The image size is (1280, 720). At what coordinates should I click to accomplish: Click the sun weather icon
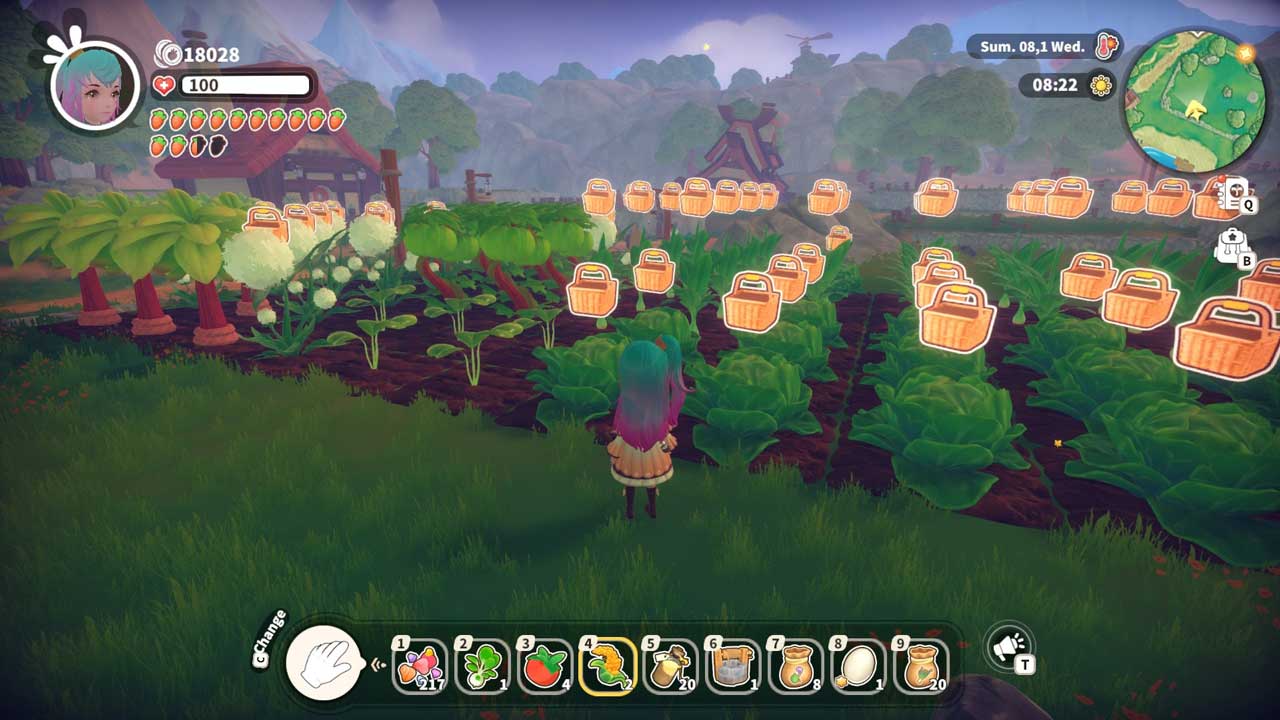click(x=1101, y=85)
